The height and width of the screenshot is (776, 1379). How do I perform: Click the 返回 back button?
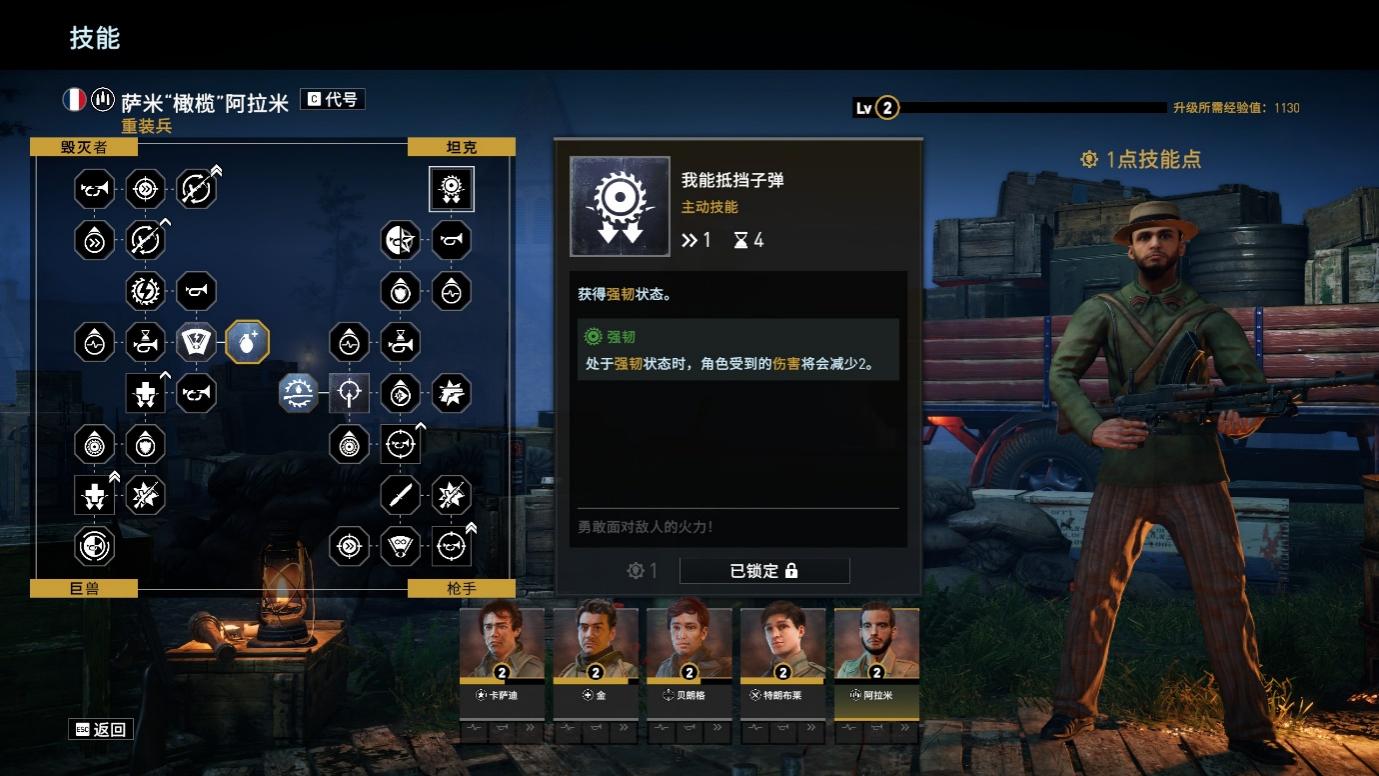point(101,729)
